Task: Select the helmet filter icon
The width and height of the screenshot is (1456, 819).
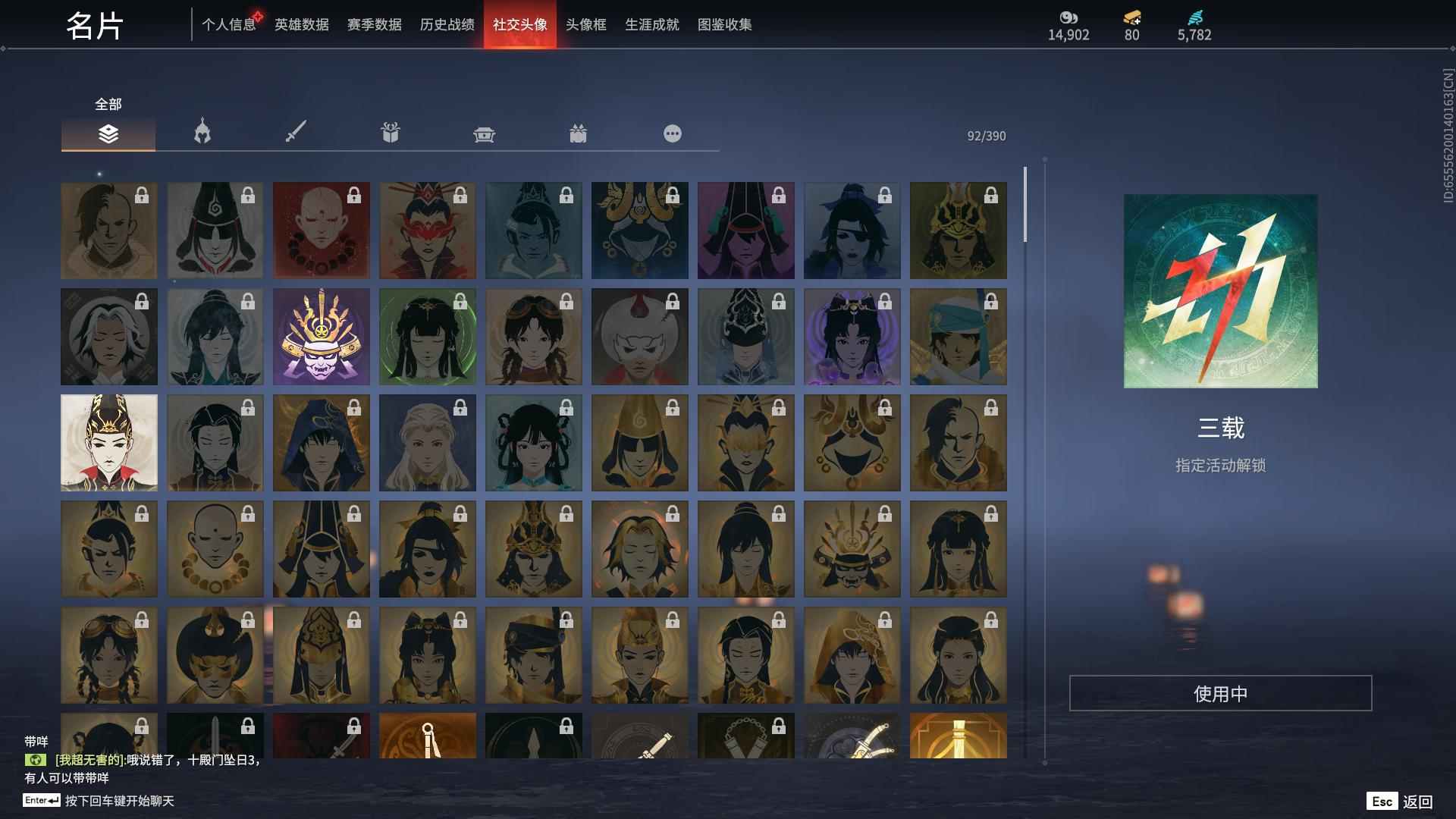Action: 202,133
